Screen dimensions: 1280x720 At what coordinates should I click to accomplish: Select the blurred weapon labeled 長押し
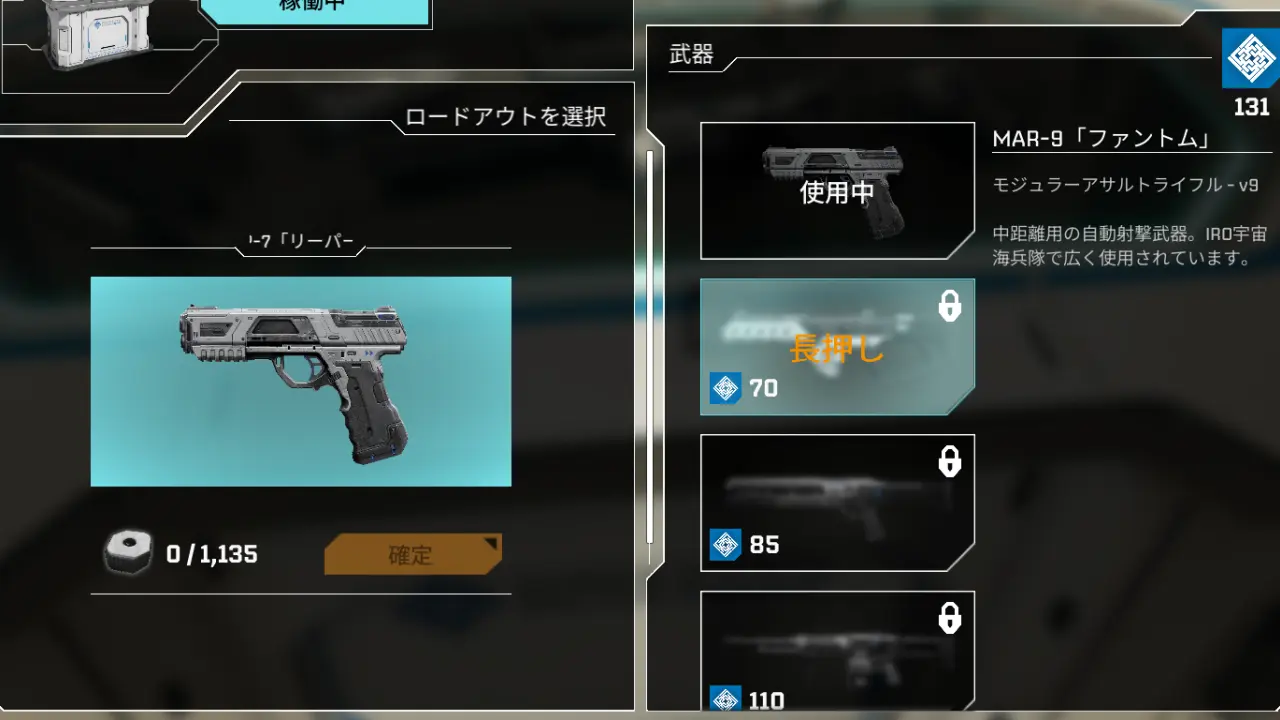pos(837,346)
